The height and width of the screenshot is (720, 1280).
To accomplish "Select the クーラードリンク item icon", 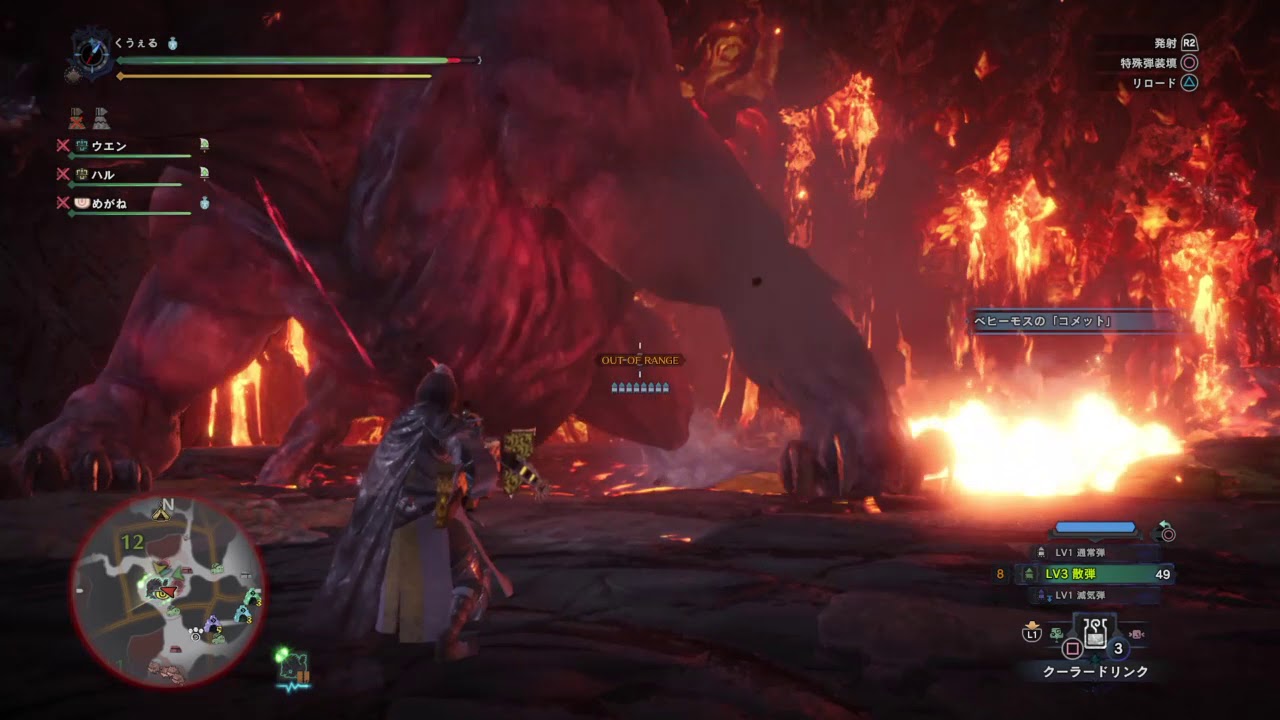I will pos(1094,634).
